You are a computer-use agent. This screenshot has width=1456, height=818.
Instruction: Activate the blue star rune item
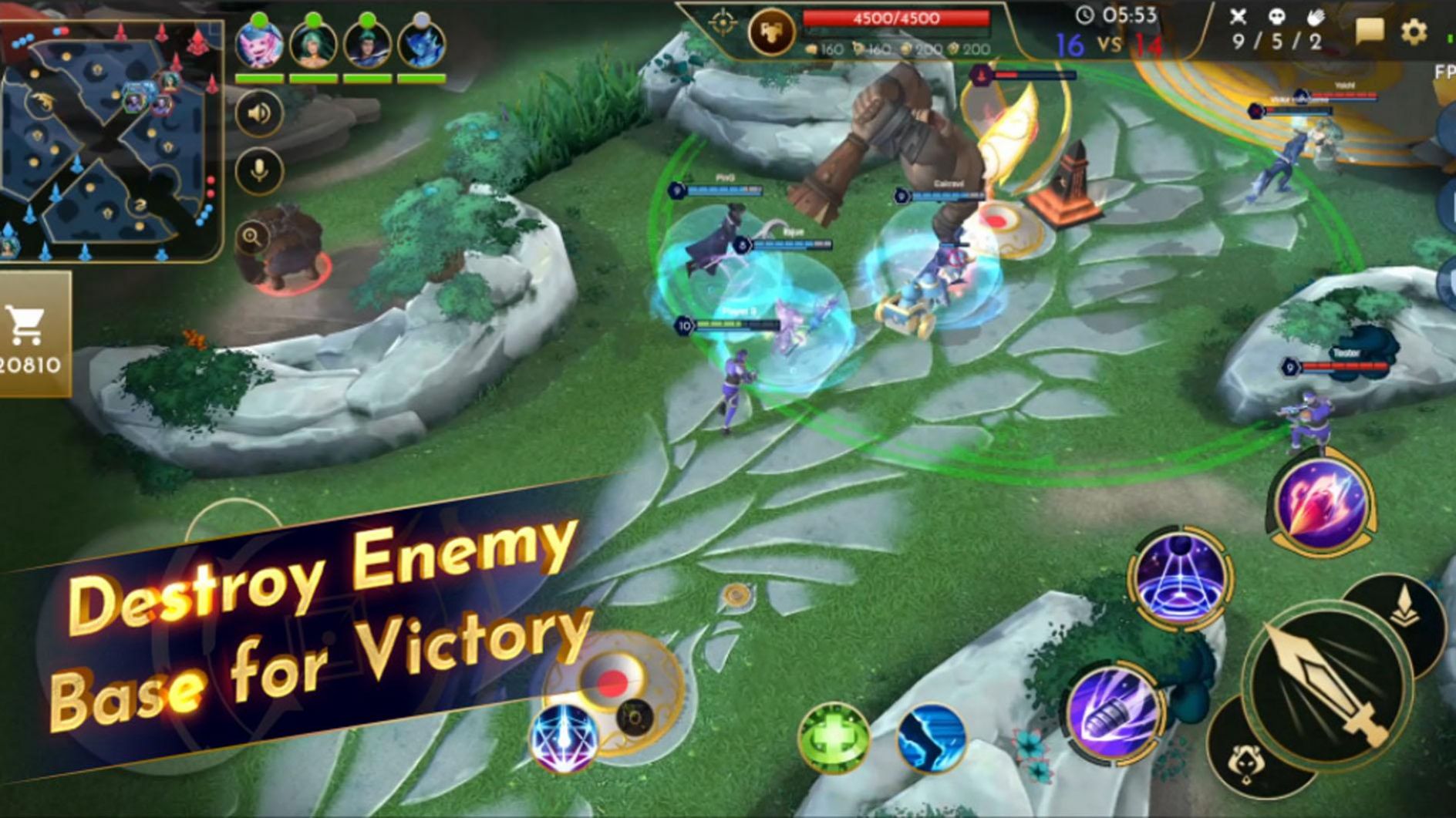coord(564,738)
